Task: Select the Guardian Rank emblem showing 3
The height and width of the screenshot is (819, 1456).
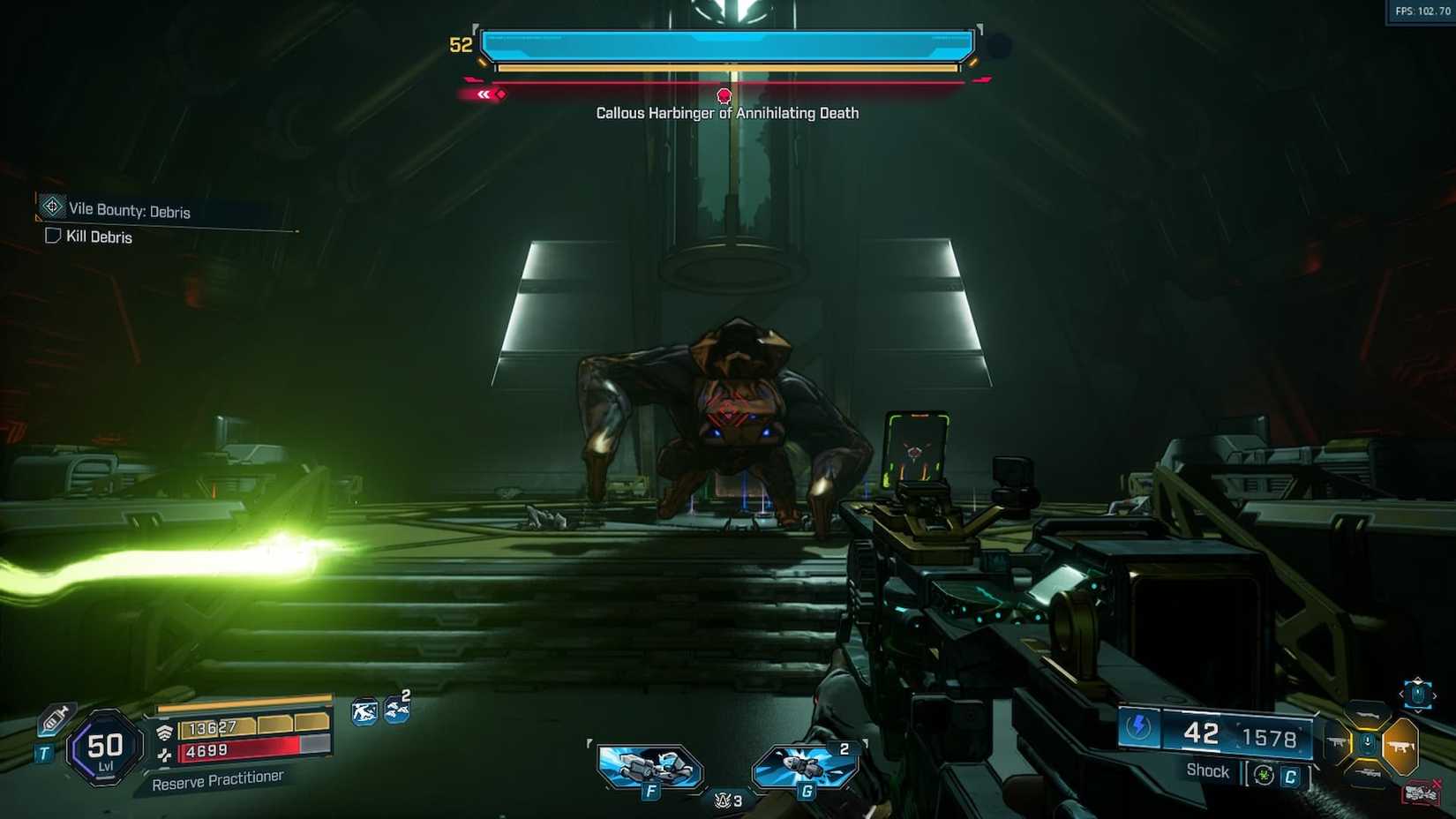Action: click(724, 800)
